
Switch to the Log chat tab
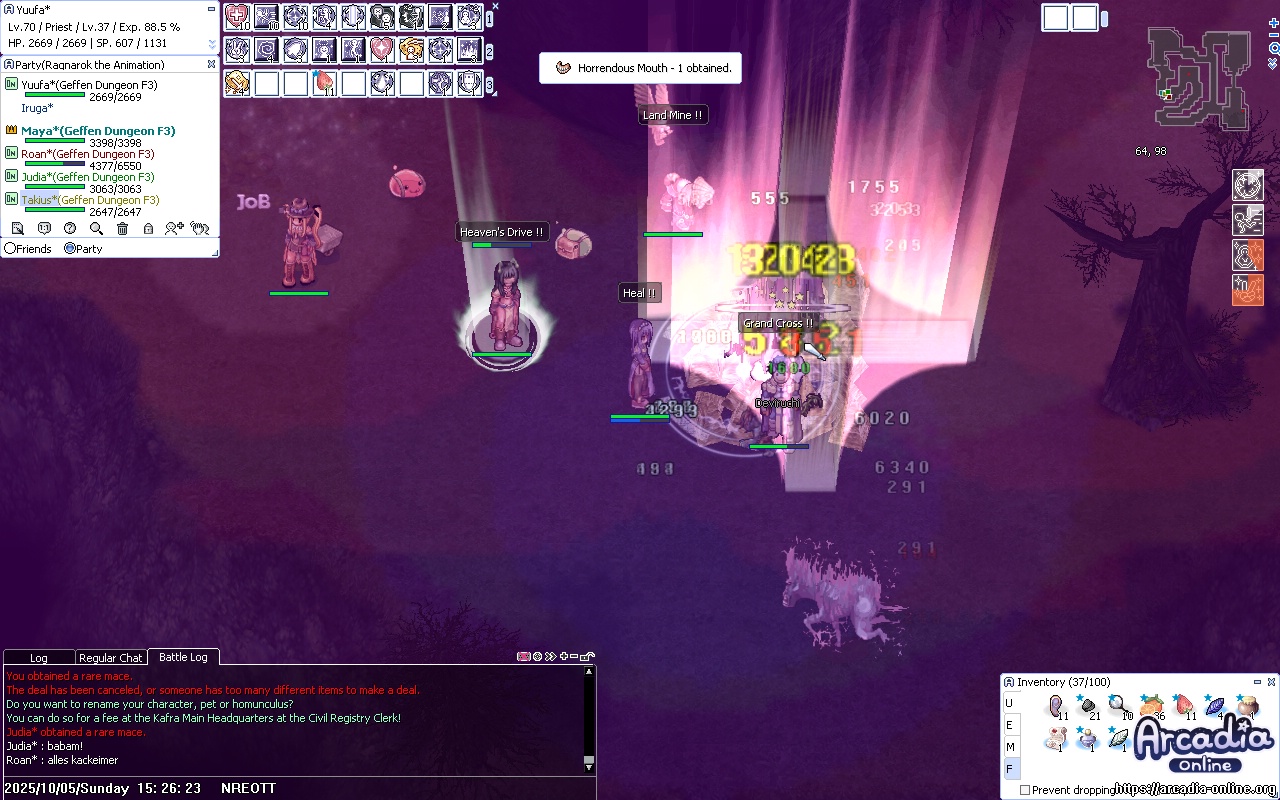(x=39, y=658)
